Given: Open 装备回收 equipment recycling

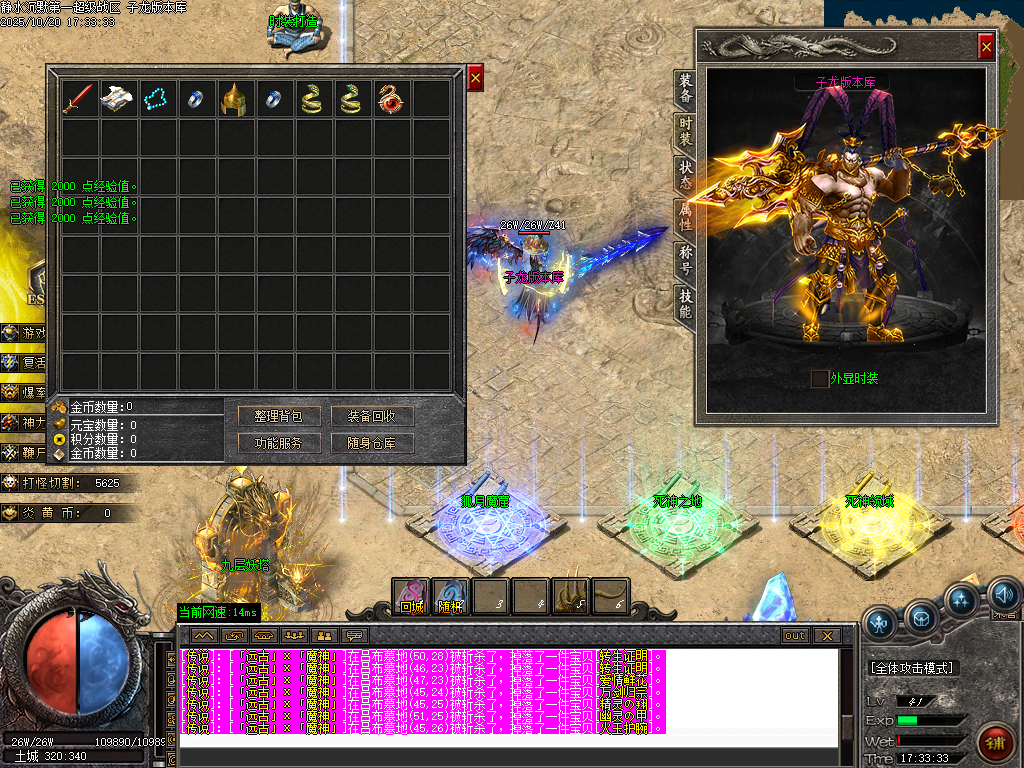Looking at the screenshot, I should click(372, 416).
